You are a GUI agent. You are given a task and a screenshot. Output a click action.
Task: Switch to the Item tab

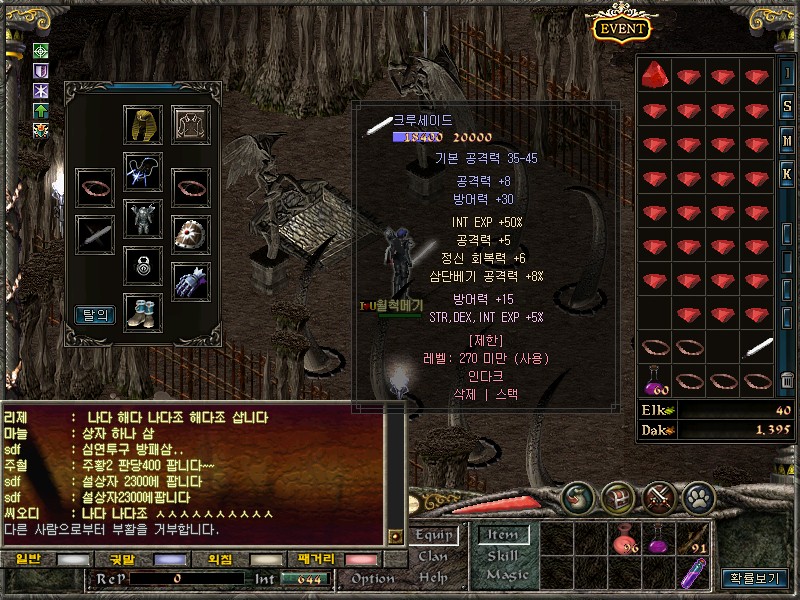503,536
